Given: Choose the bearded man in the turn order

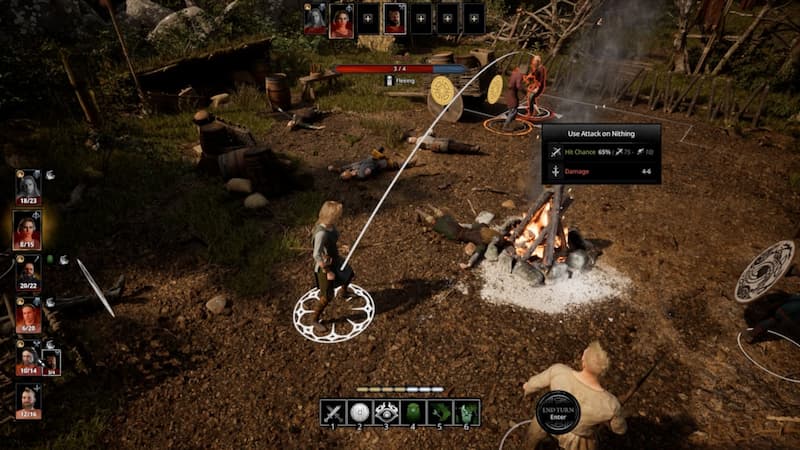Looking at the screenshot, I should (x=395, y=18).
